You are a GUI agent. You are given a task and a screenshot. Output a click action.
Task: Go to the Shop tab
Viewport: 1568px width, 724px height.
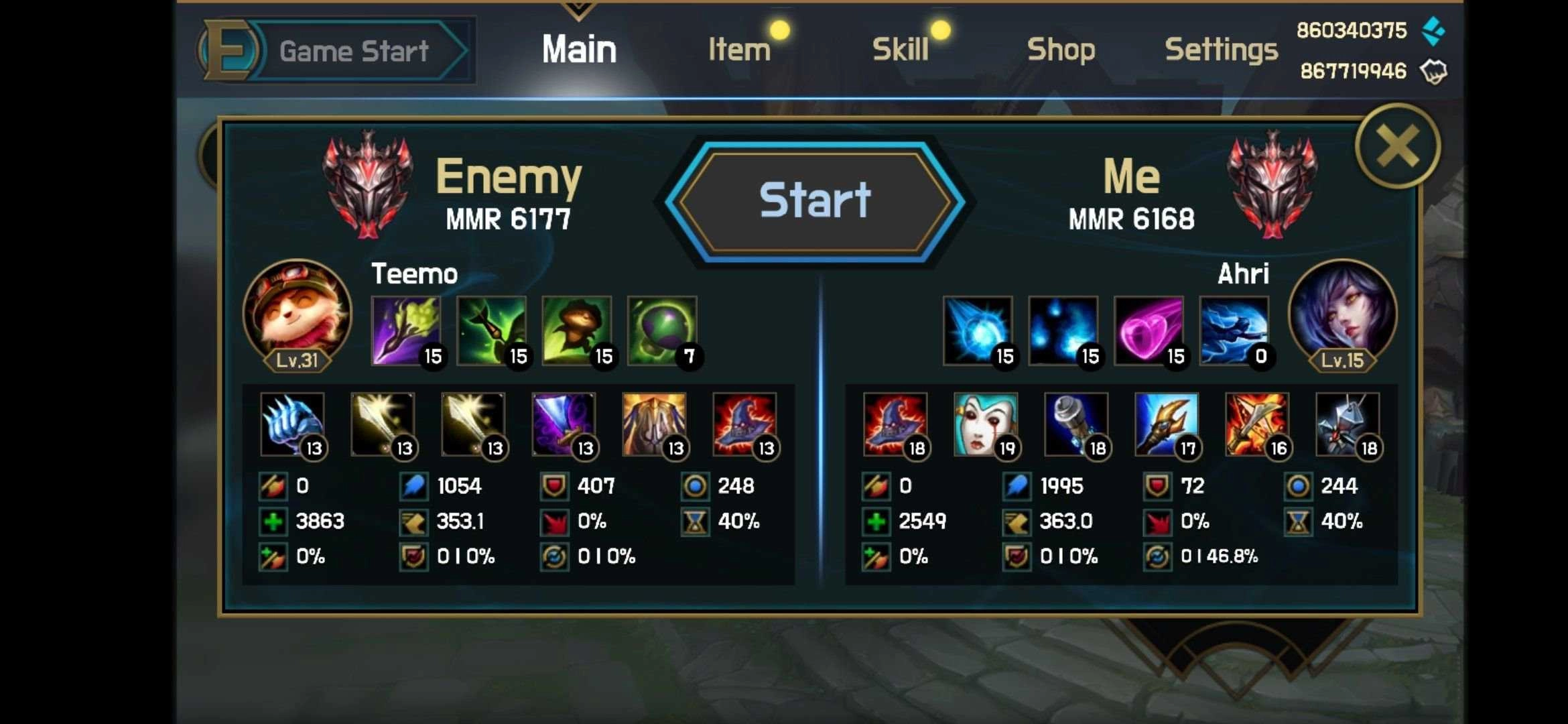click(1062, 48)
